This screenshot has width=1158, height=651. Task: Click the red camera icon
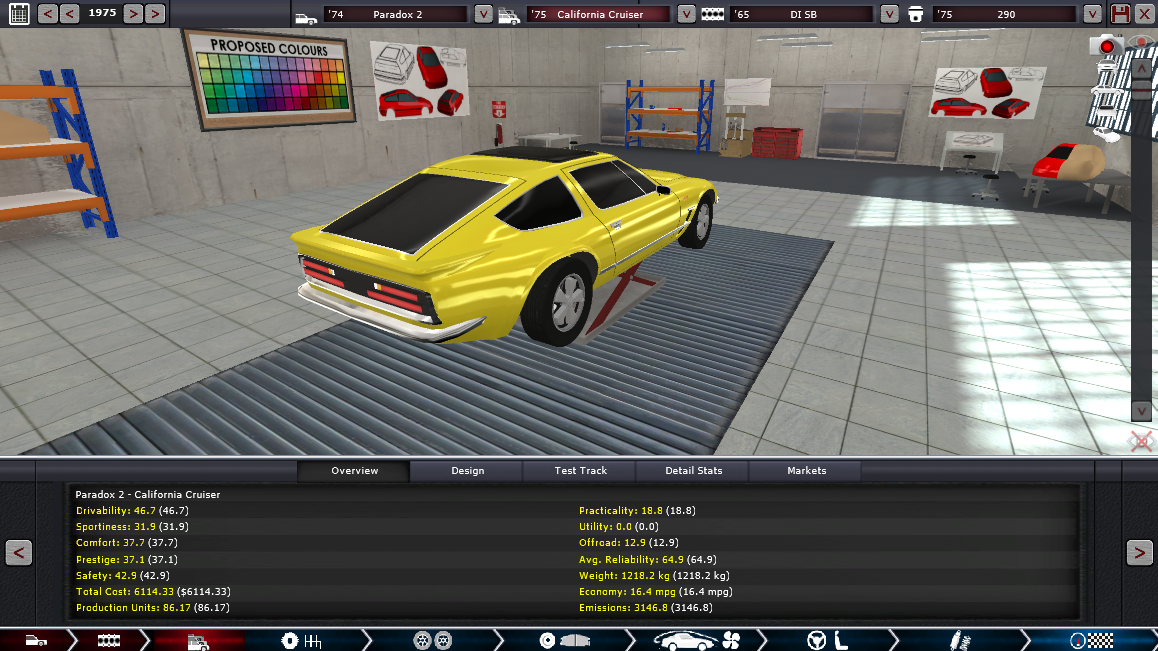pos(1106,46)
